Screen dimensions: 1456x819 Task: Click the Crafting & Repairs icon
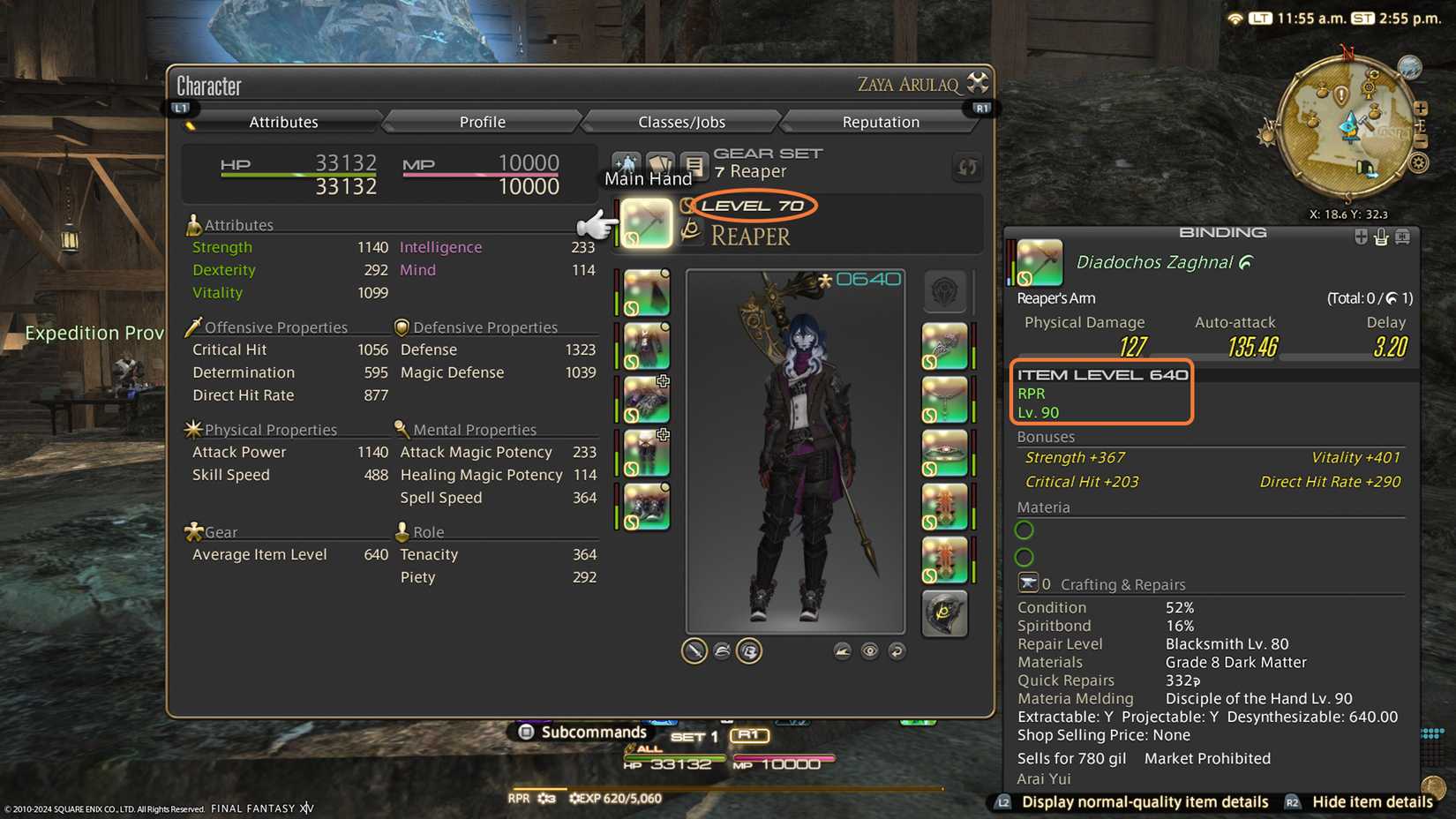pos(1030,582)
